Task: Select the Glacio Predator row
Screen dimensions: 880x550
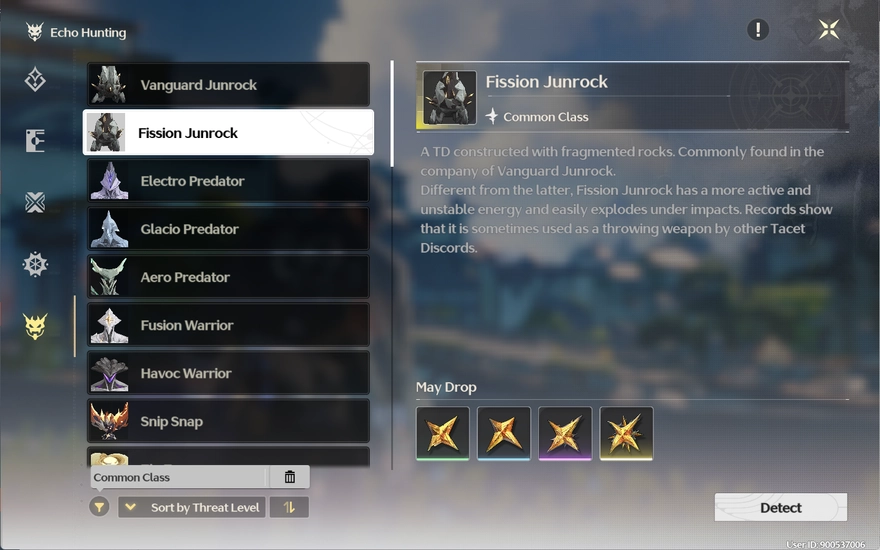Action: coord(228,229)
